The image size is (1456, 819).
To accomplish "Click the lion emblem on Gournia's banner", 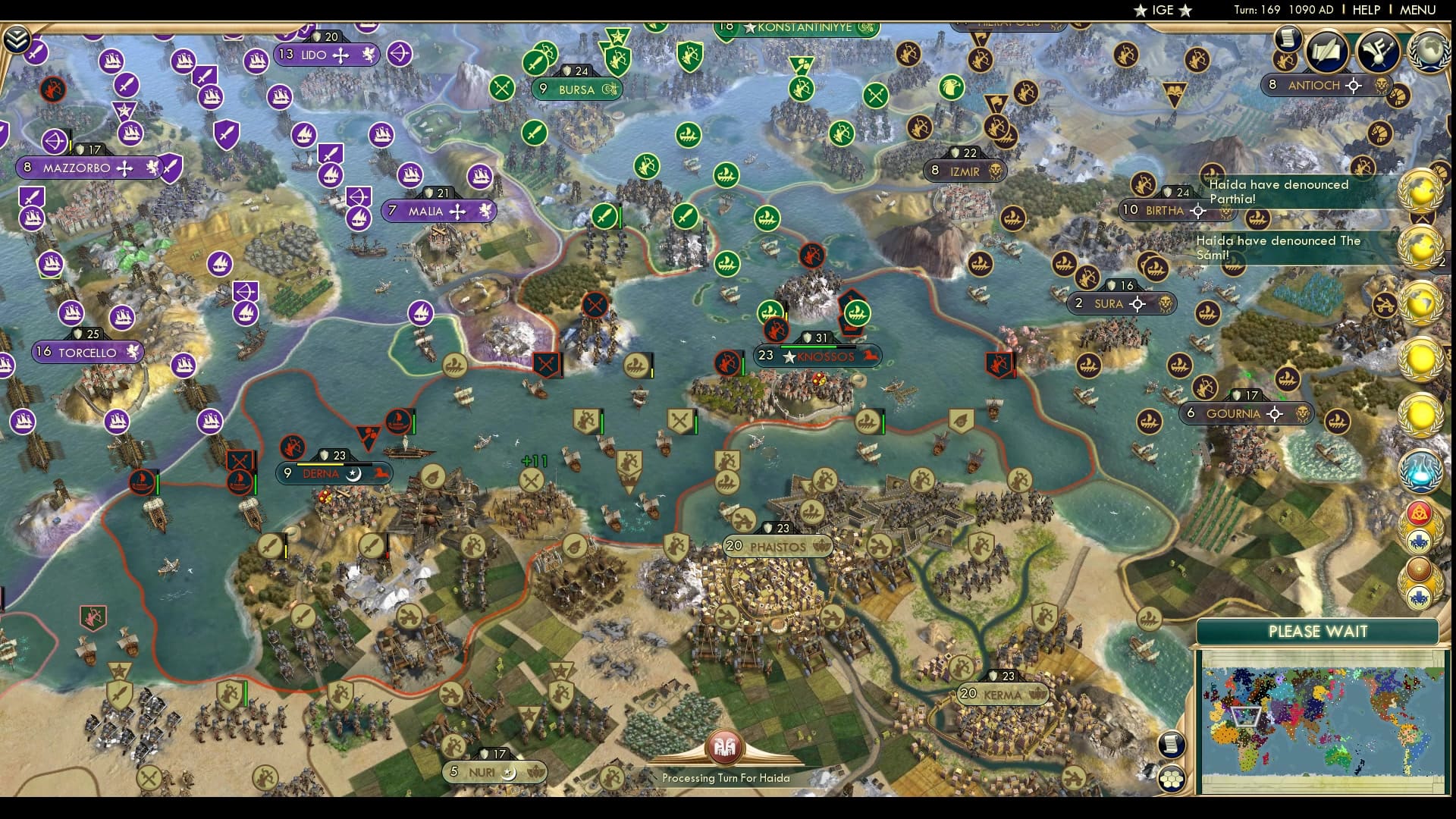I will [x=1302, y=414].
